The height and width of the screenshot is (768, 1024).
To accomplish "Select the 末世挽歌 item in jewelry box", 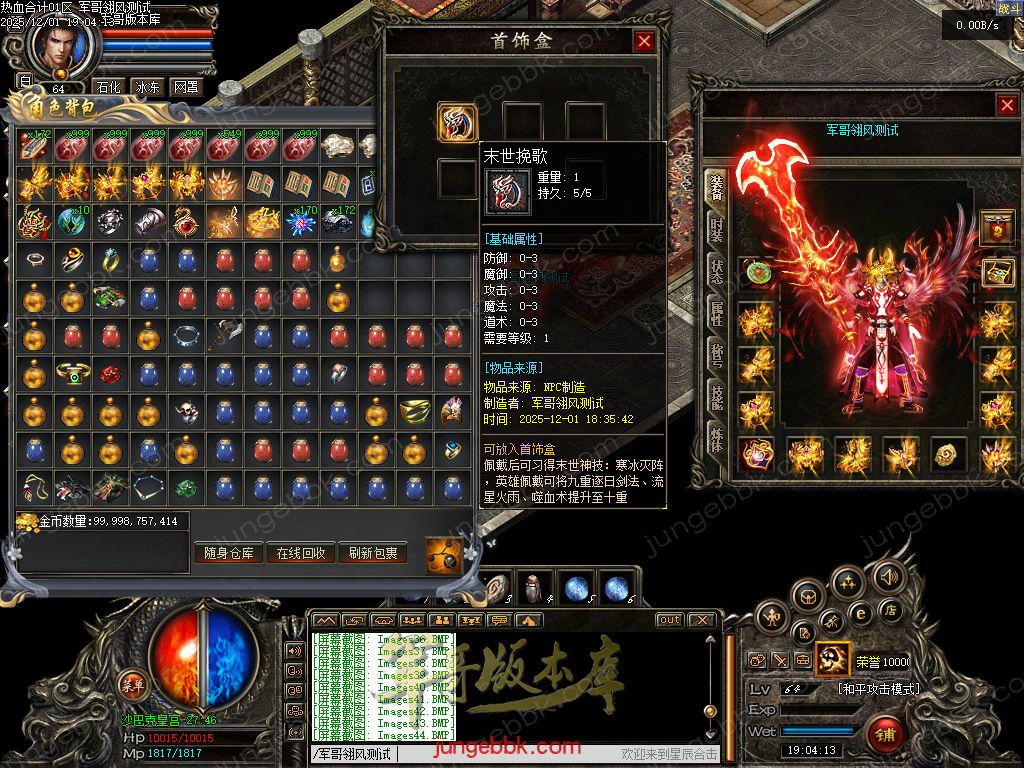I will (x=457, y=122).
